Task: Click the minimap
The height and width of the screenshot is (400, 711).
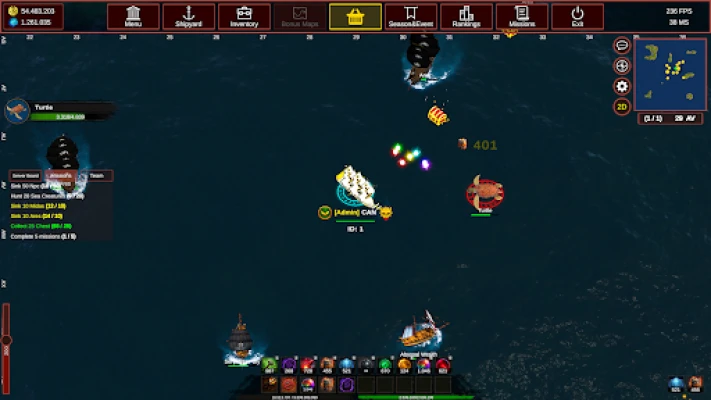Action: (x=670, y=75)
